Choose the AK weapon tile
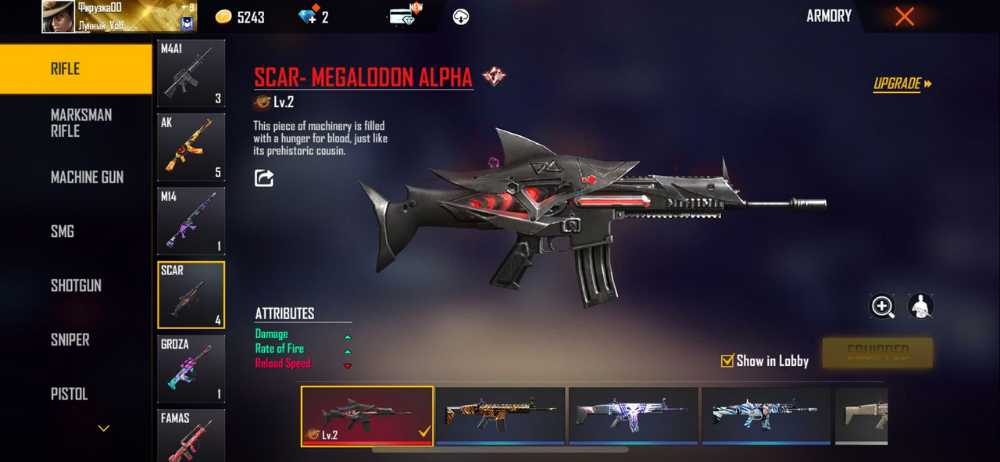 pyautogui.click(x=191, y=146)
